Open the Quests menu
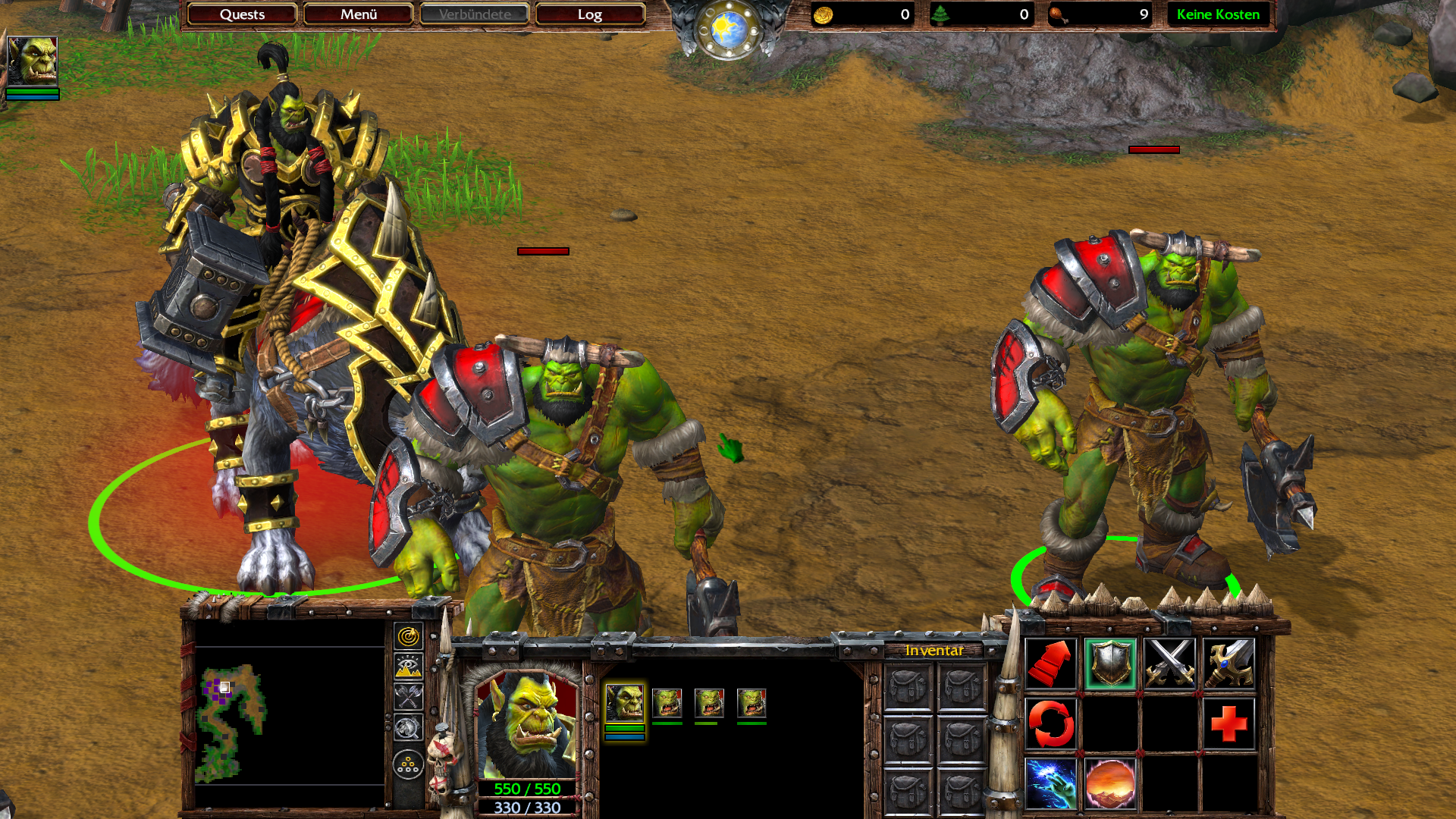Image resolution: width=1456 pixels, height=819 pixels. pyautogui.click(x=242, y=14)
